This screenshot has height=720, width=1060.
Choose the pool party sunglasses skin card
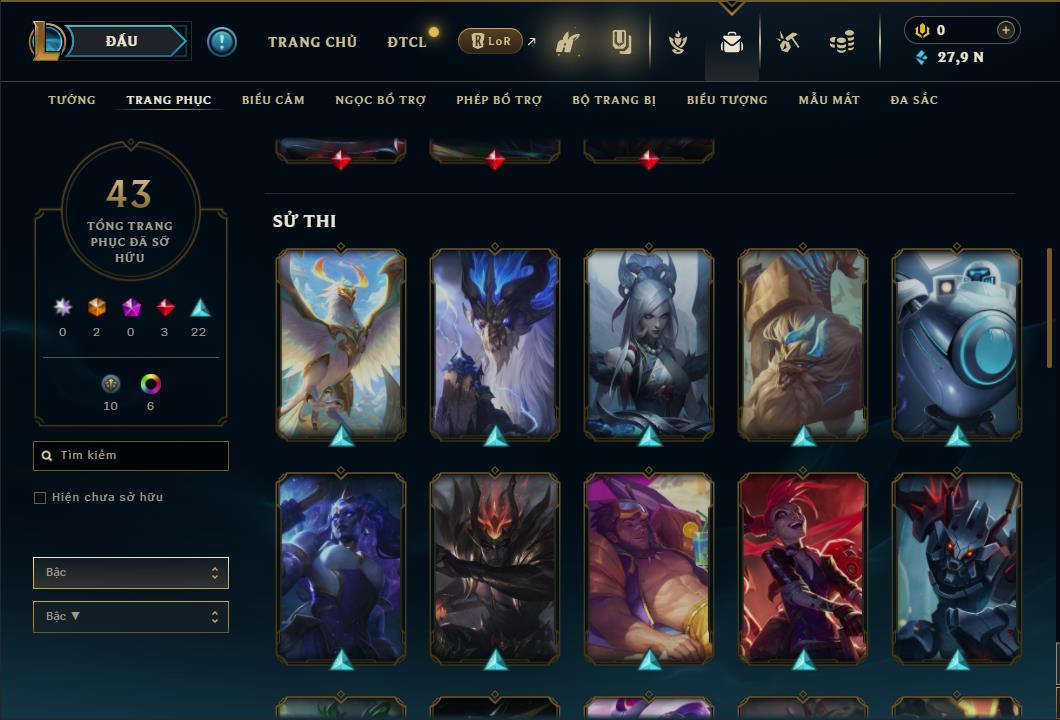649,567
